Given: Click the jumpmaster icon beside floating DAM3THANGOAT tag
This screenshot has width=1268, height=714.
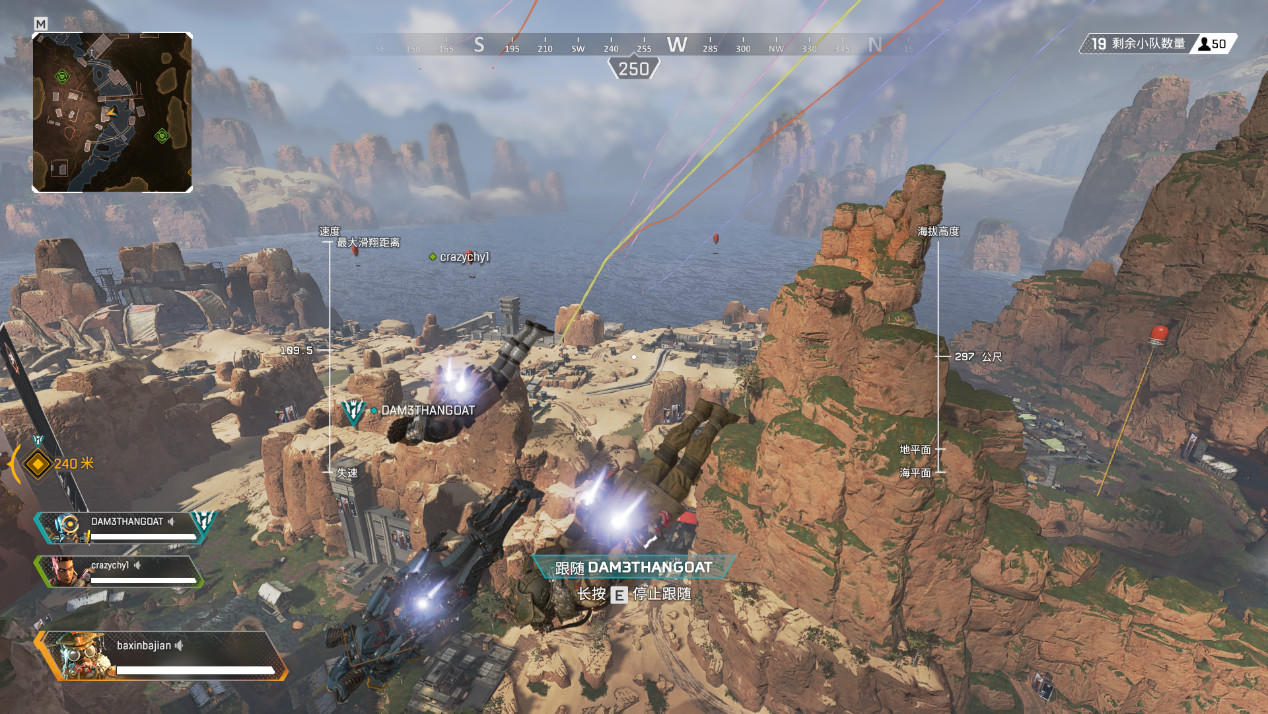Looking at the screenshot, I should click(353, 411).
